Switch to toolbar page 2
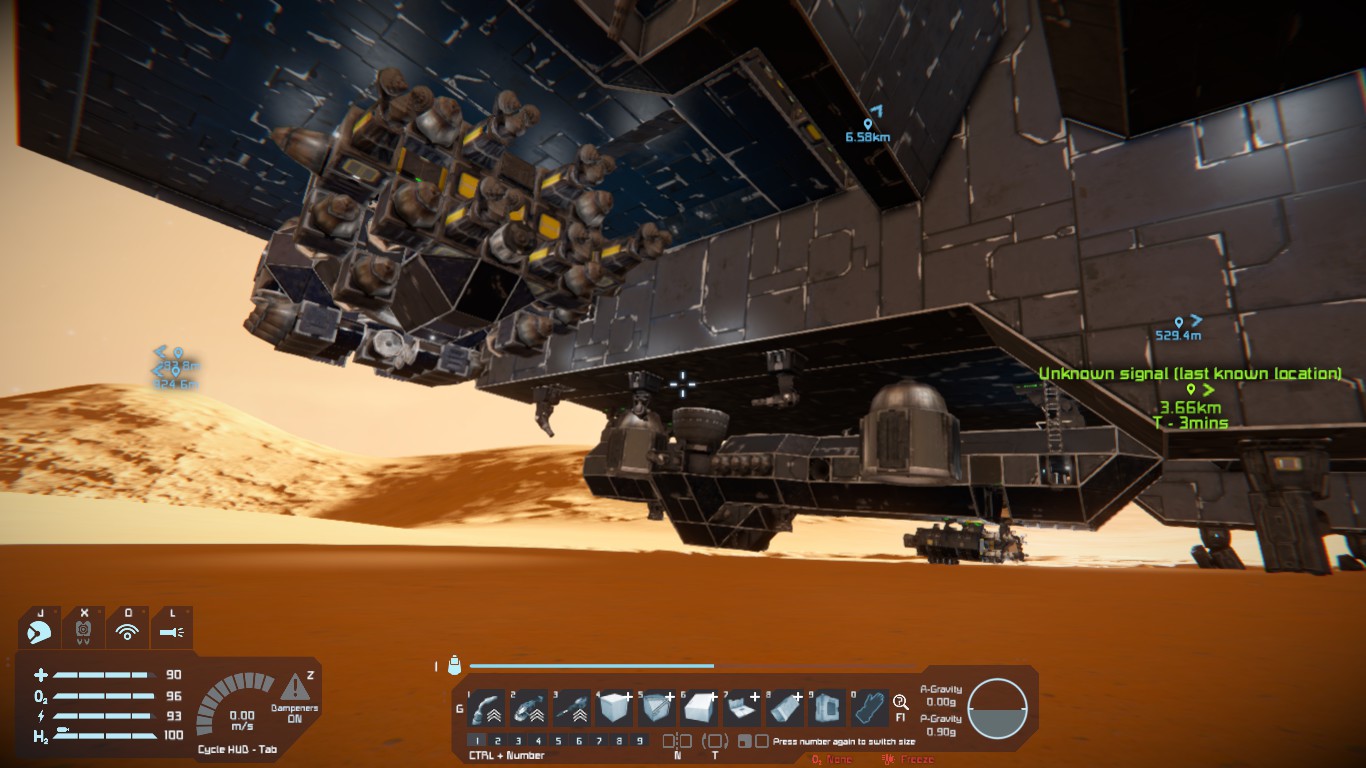This screenshot has height=768, width=1366. coord(497,741)
